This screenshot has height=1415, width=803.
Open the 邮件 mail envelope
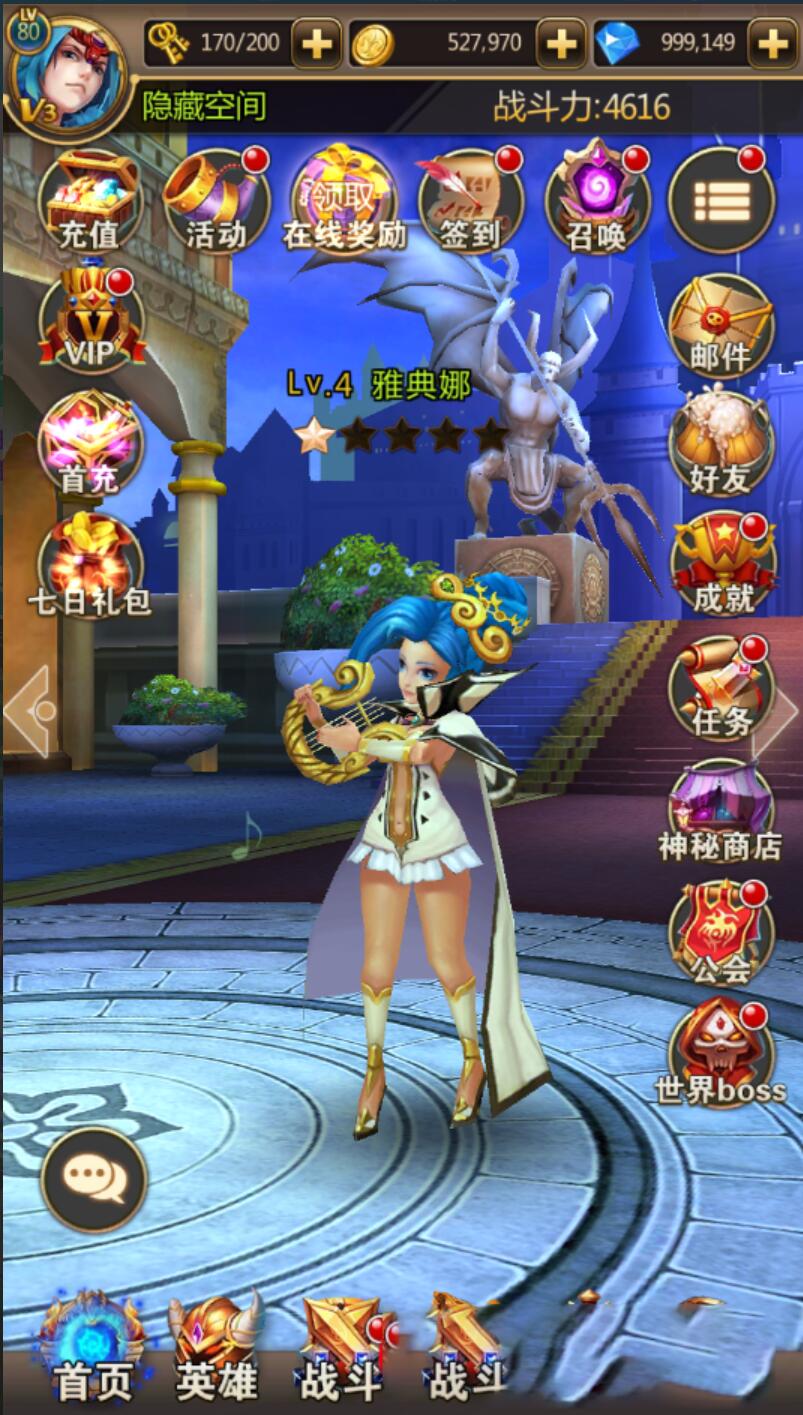pos(721,325)
